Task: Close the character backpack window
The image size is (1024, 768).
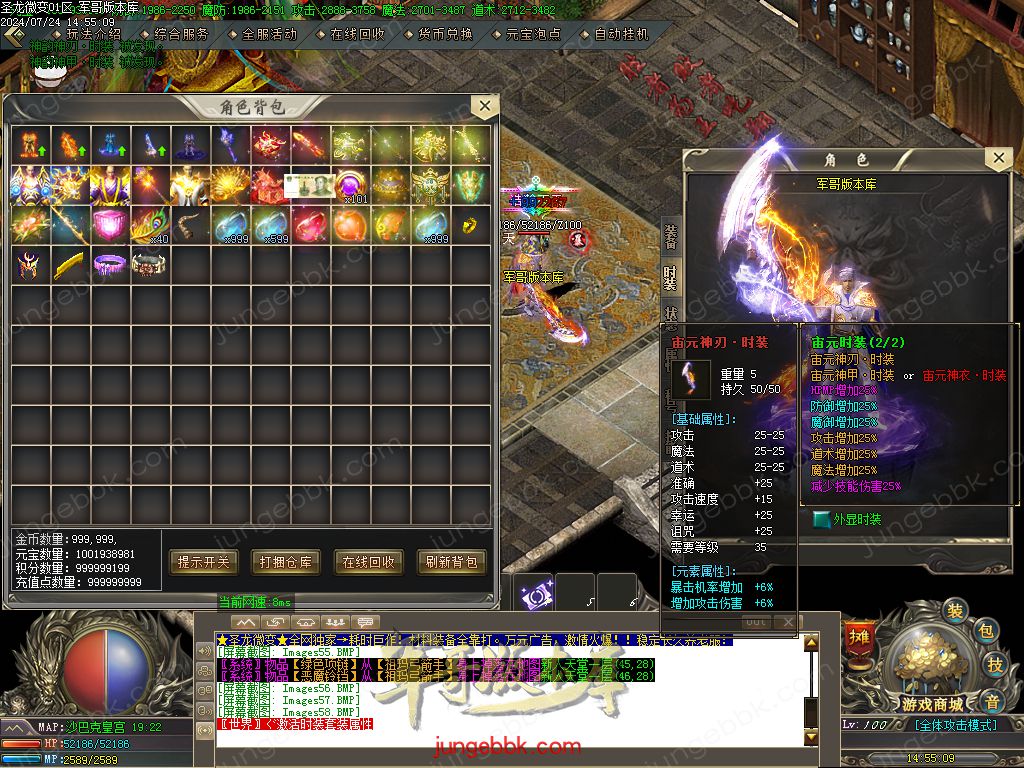Action: click(x=484, y=106)
